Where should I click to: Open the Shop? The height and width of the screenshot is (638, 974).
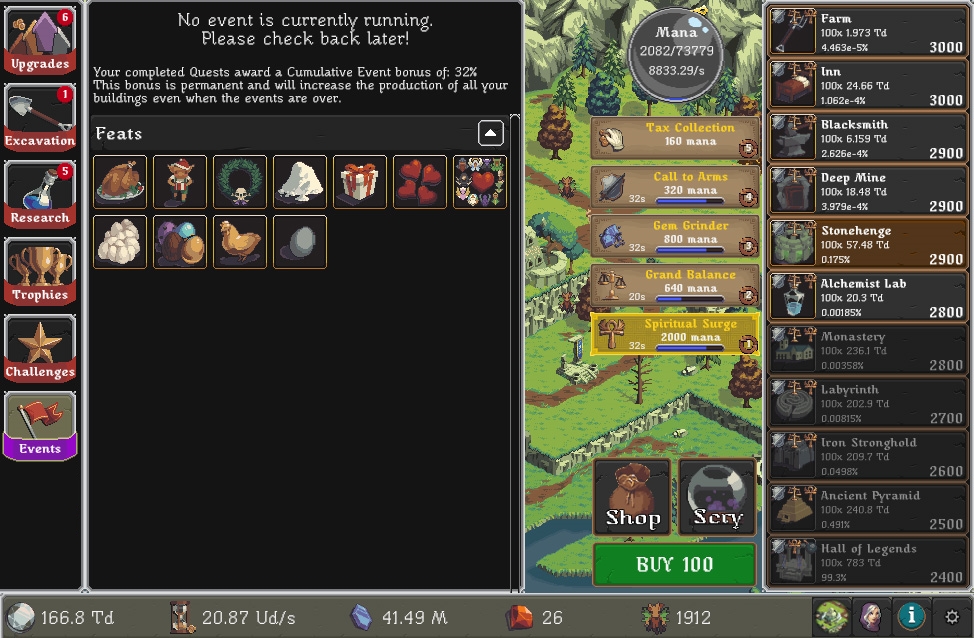tap(632, 497)
